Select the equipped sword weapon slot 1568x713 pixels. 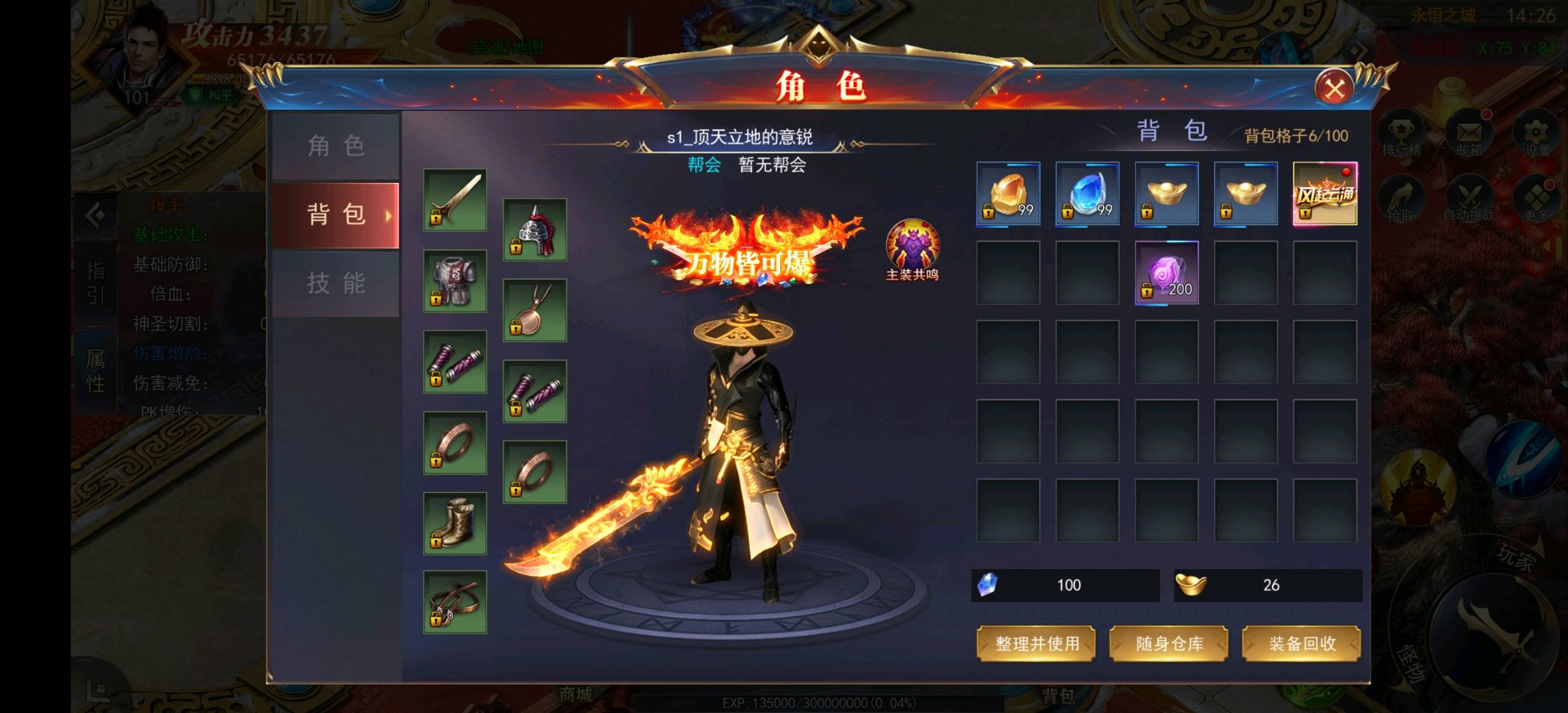pos(455,200)
